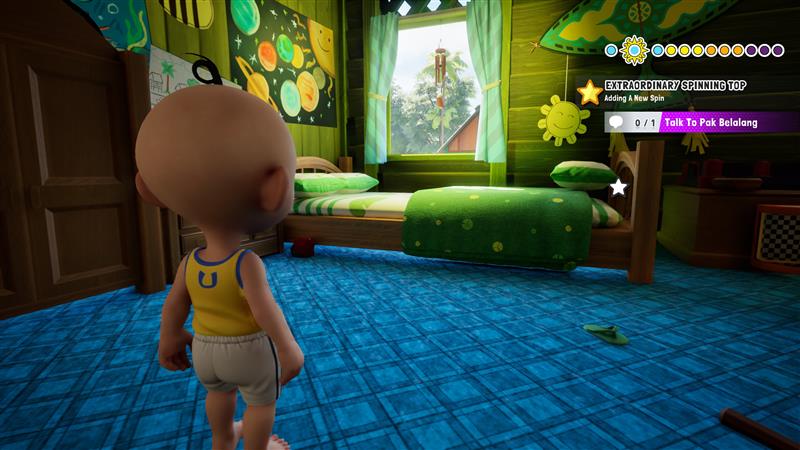Click the gold star quest icon
This screenshot has height=450, width=800.
[x=589, y=93]
